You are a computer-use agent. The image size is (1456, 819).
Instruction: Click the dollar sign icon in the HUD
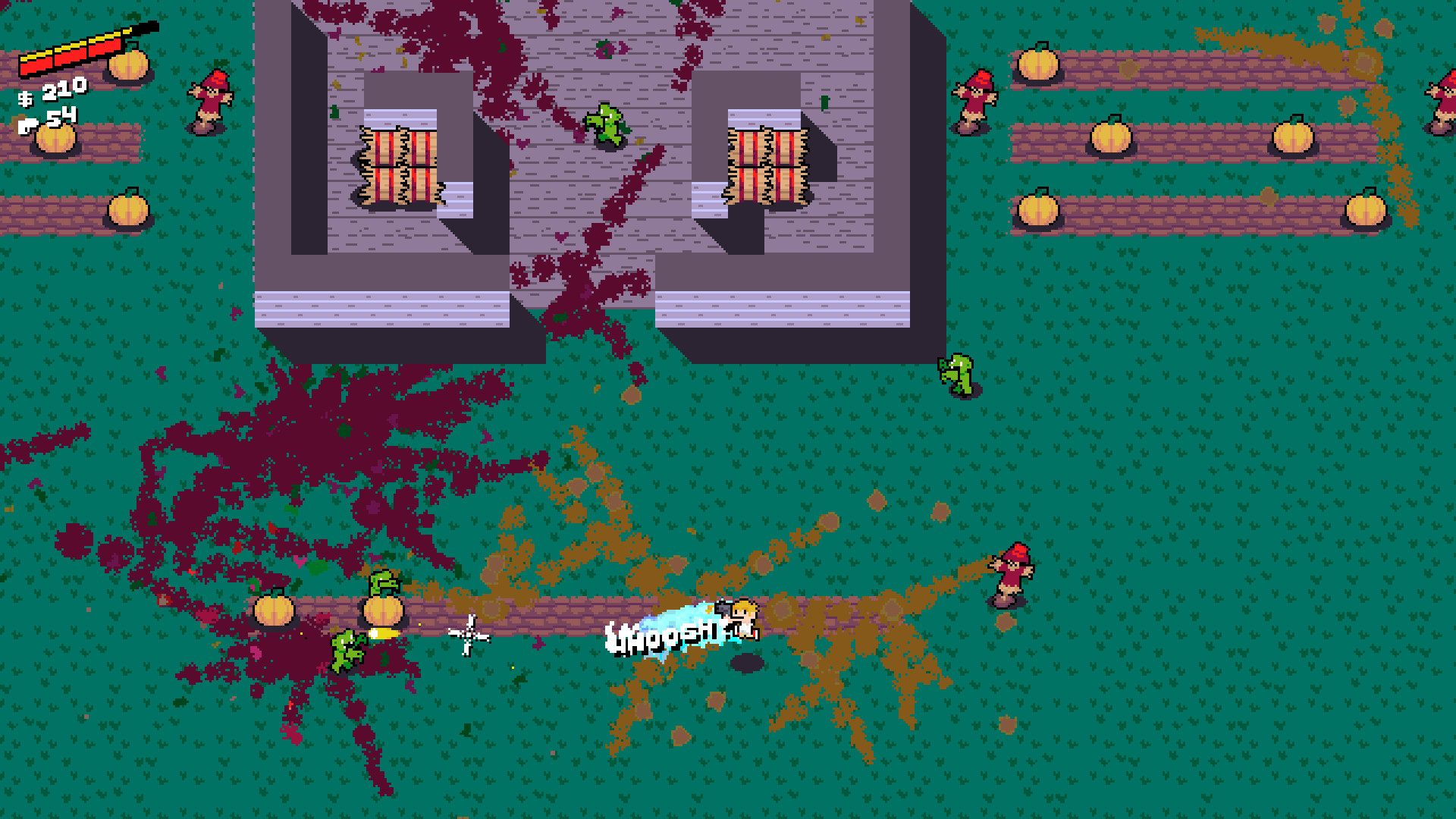(25, 99)
